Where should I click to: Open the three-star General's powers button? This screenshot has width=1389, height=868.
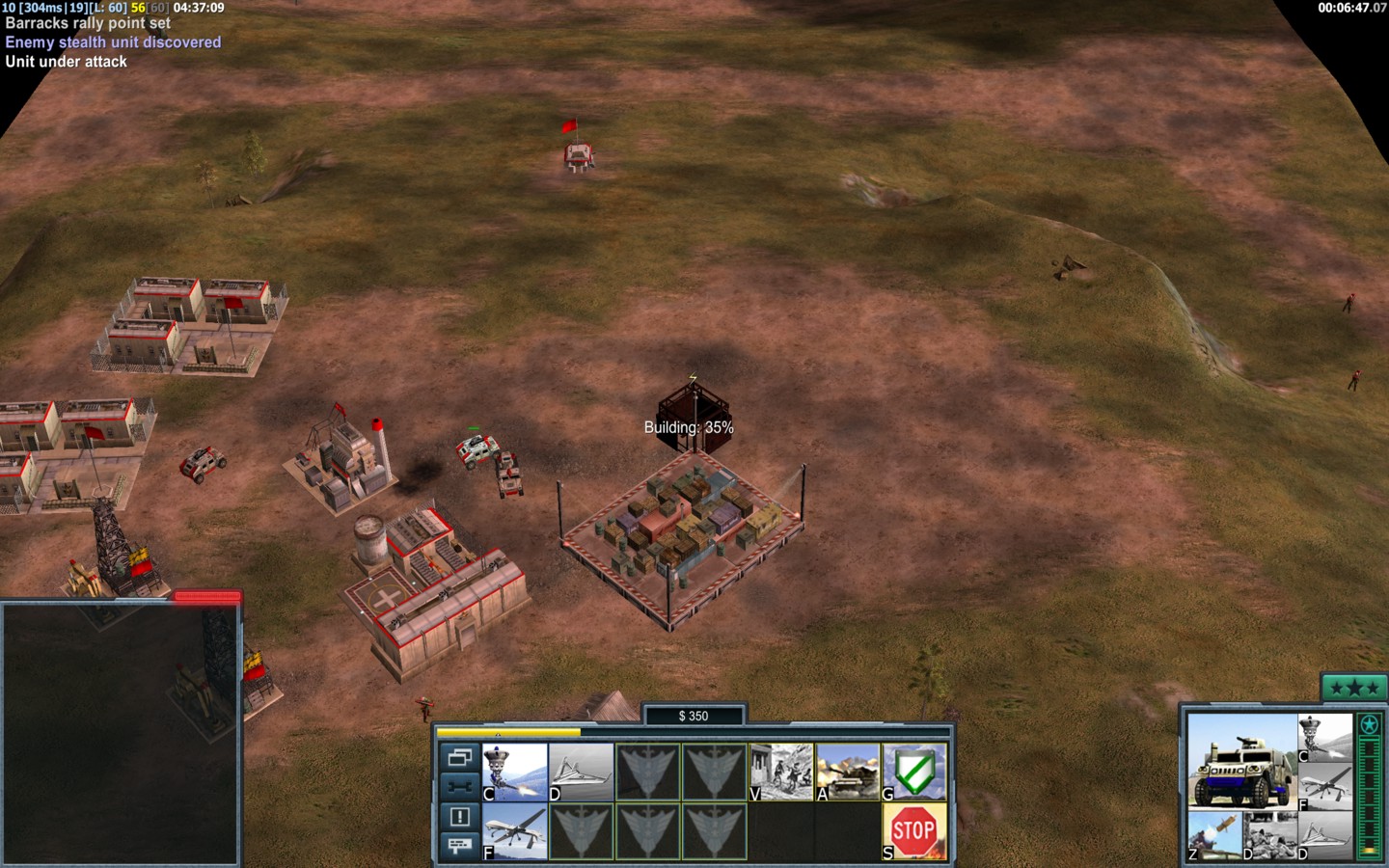(1353, 688)
